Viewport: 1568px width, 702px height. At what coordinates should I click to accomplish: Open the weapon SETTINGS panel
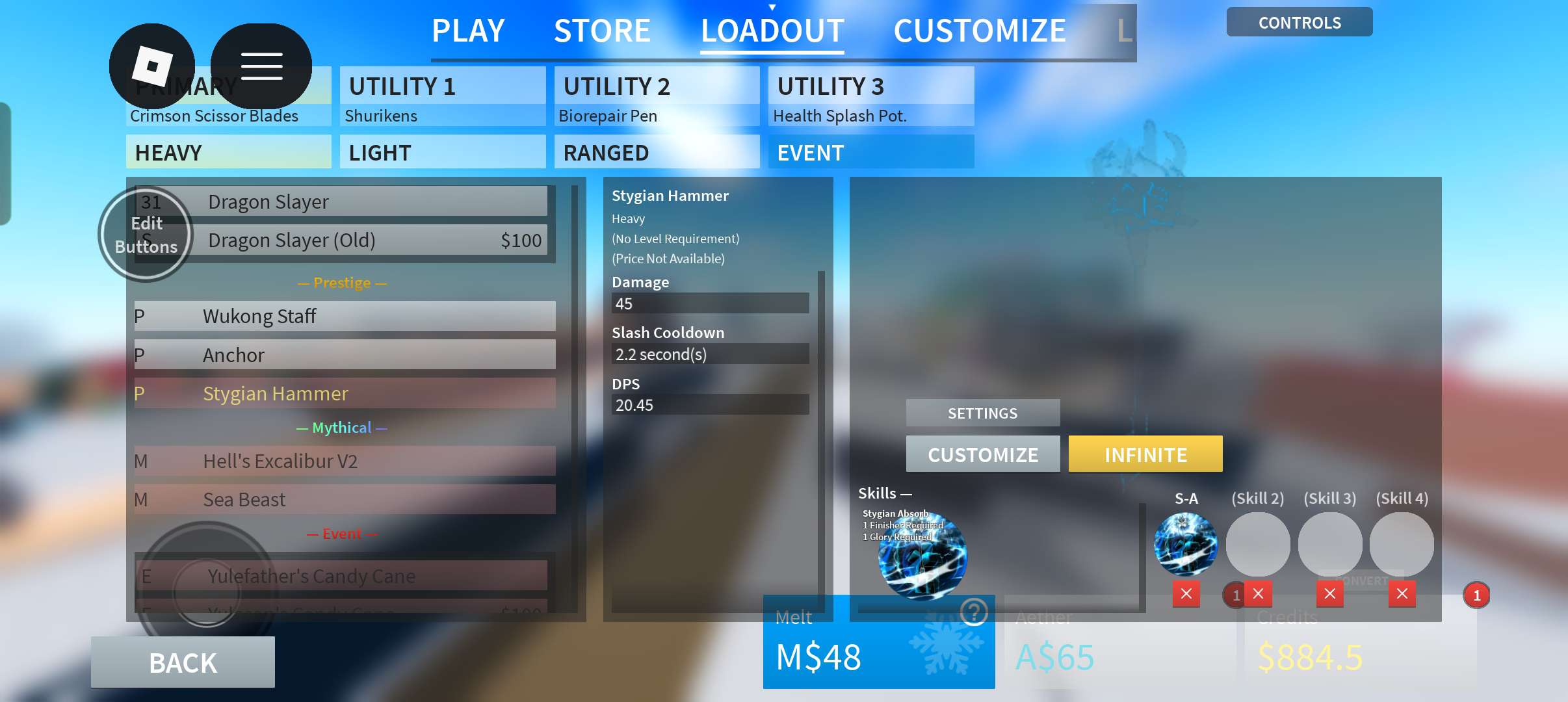click(983, 413)
